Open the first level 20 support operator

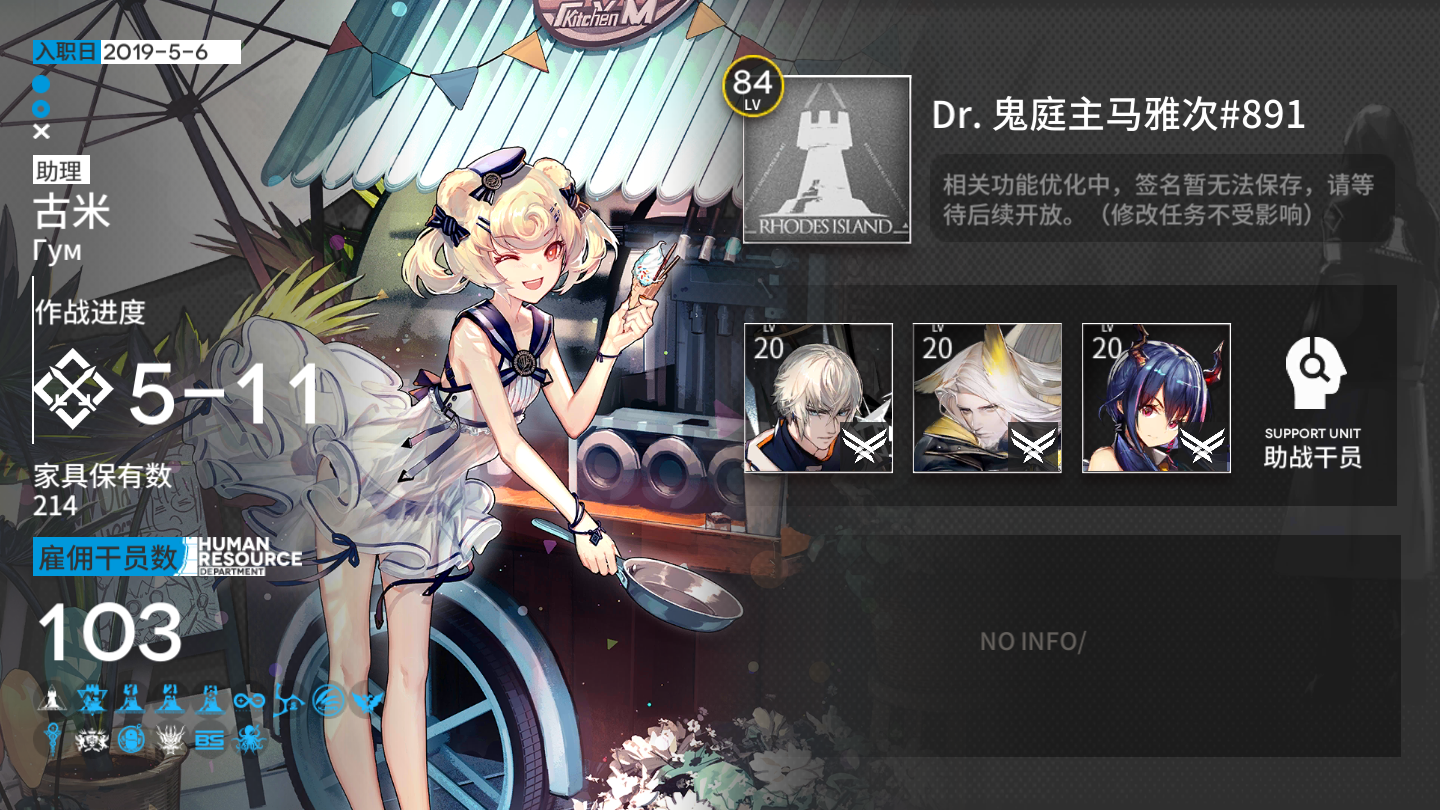pos(819,399)
